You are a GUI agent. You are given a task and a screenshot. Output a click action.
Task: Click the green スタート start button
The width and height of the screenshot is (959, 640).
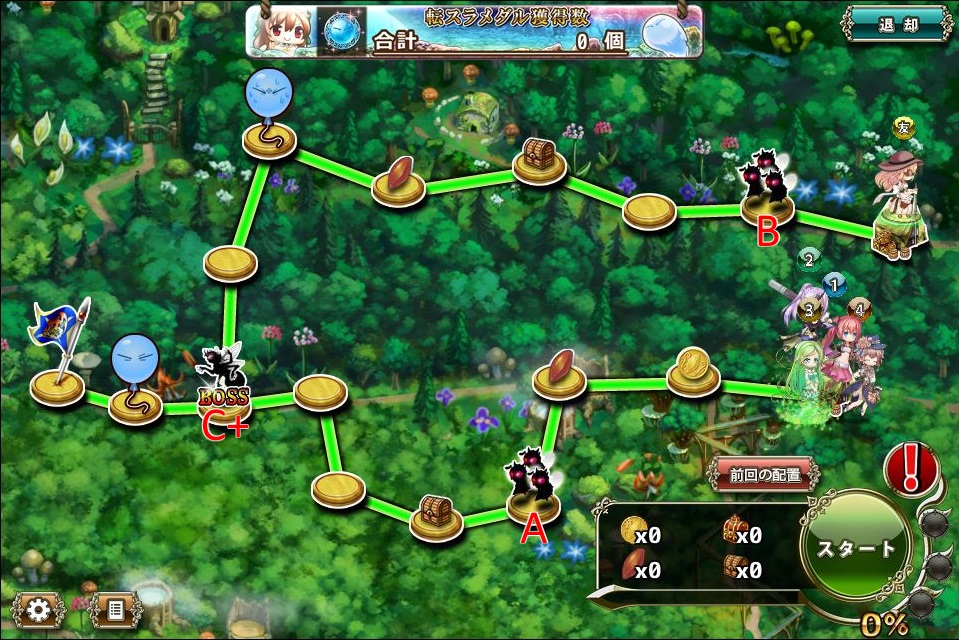855,548
